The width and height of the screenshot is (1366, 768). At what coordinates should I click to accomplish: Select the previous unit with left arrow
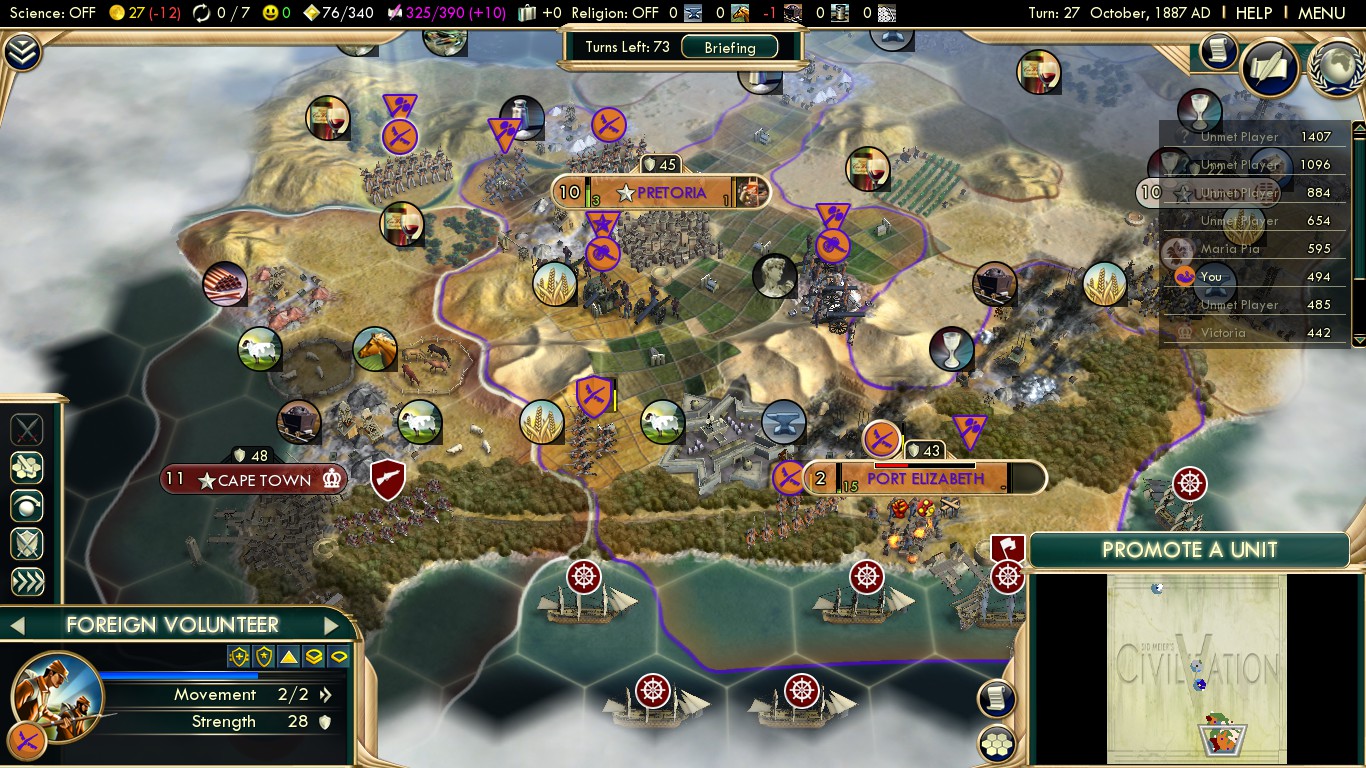(17, 626)
